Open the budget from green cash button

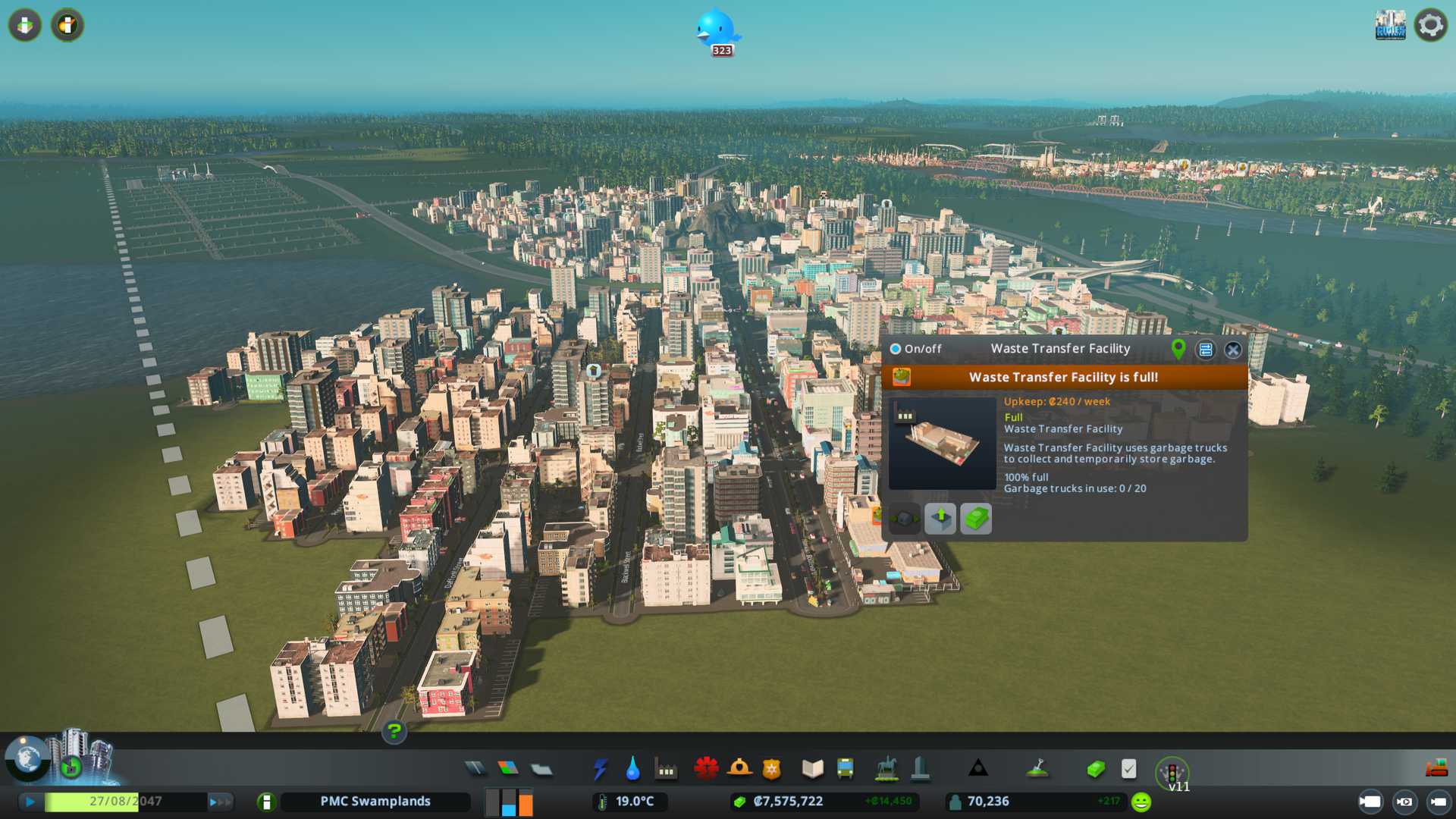click(976, 519)
